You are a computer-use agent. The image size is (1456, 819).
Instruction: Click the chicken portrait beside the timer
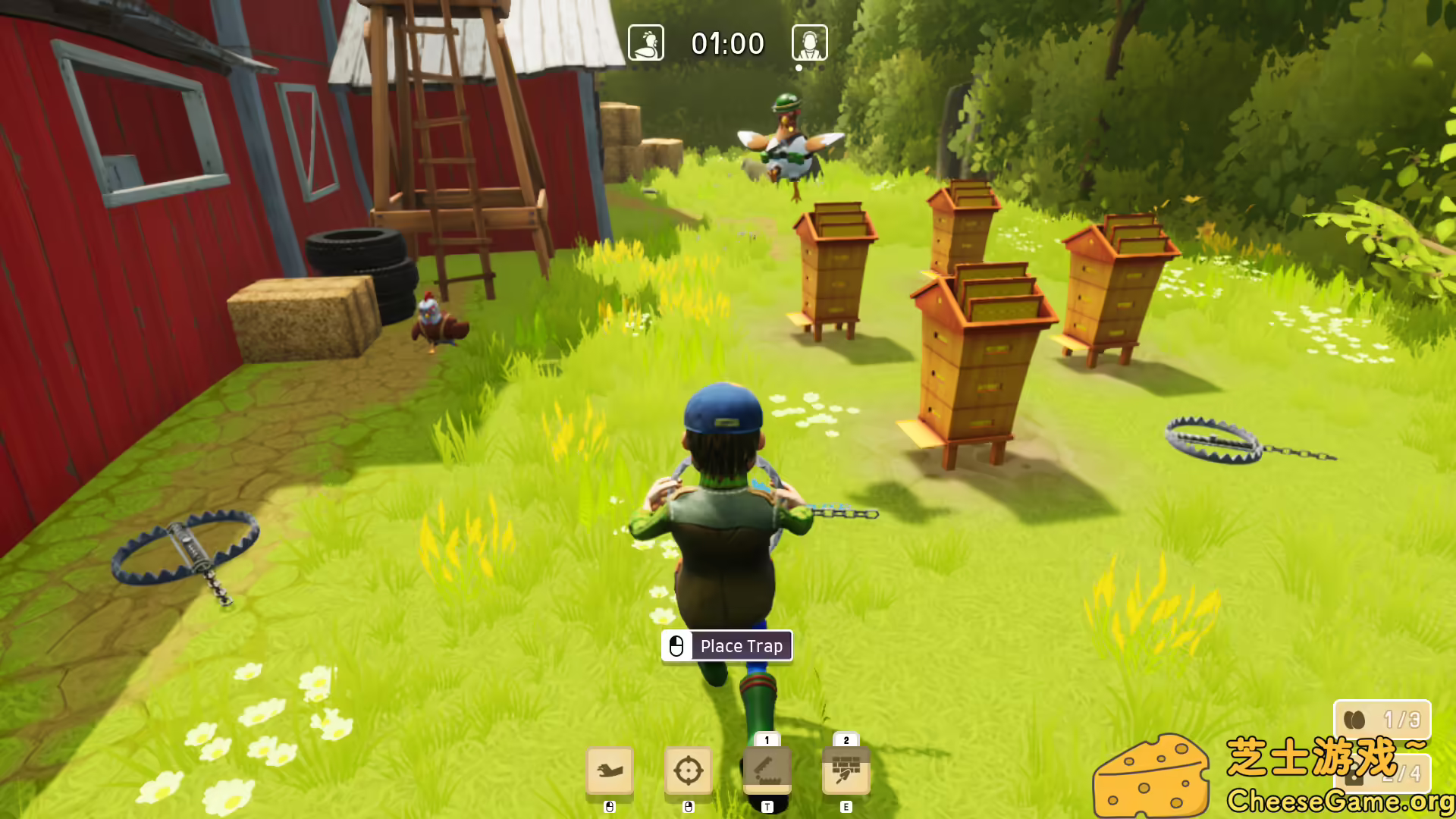coord(645,43)
